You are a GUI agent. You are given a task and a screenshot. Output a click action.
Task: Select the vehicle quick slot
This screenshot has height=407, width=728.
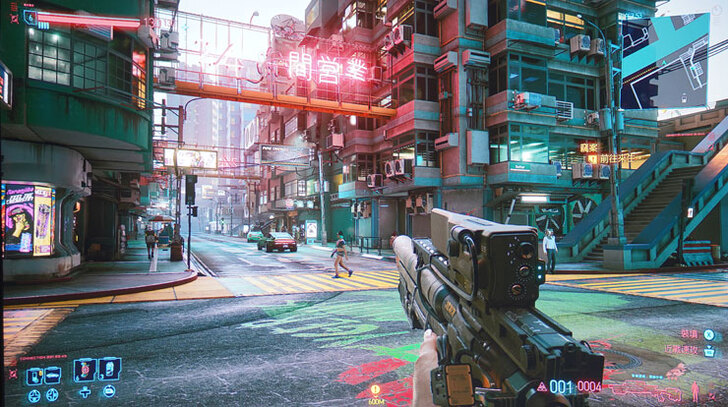coord(52,376)
